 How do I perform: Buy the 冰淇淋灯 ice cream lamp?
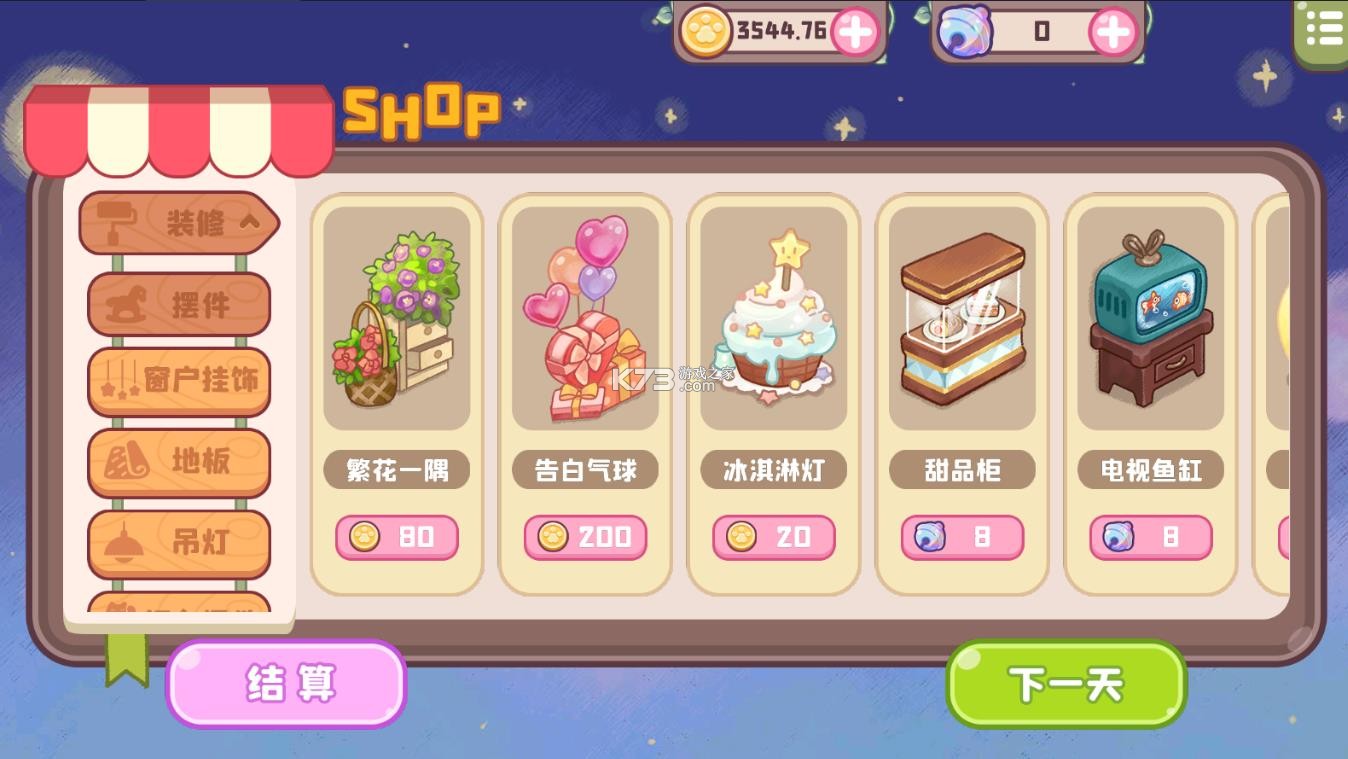pos(775,537)
